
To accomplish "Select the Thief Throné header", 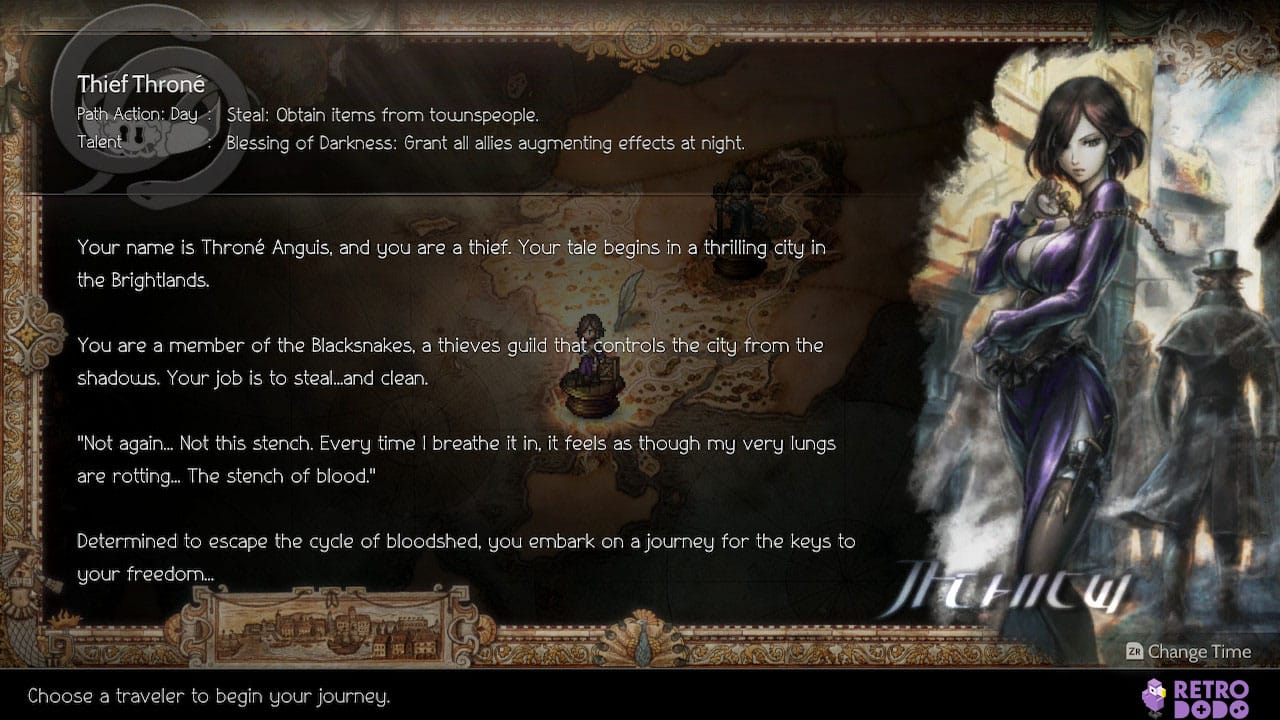I will tap(141, 84).
